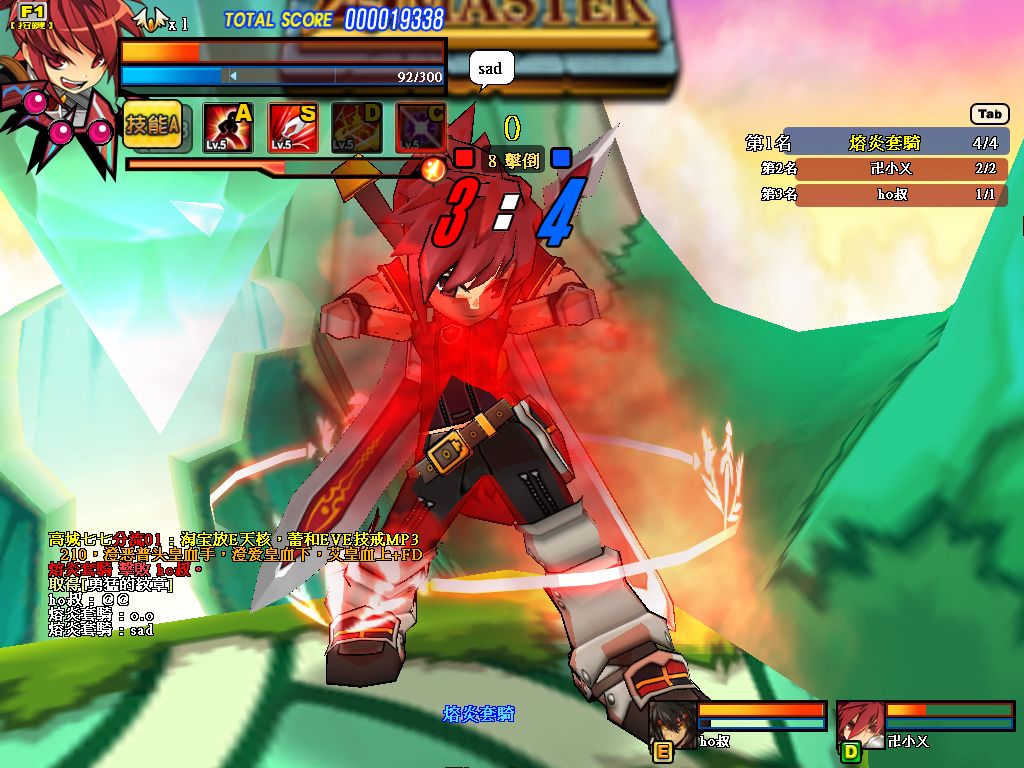
Task: Use the red slash skill on slot S
Action: [293, 128]
